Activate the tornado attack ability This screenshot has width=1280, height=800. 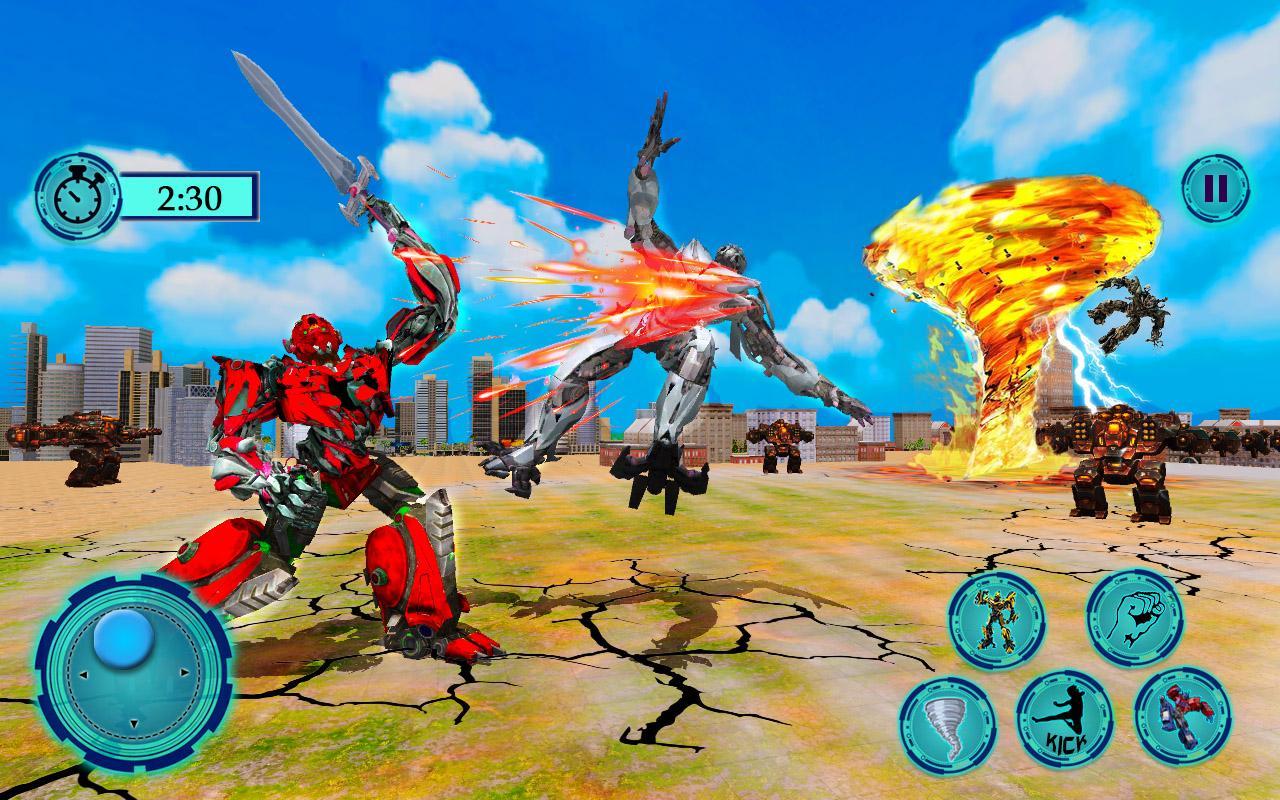tap(946, 724)
